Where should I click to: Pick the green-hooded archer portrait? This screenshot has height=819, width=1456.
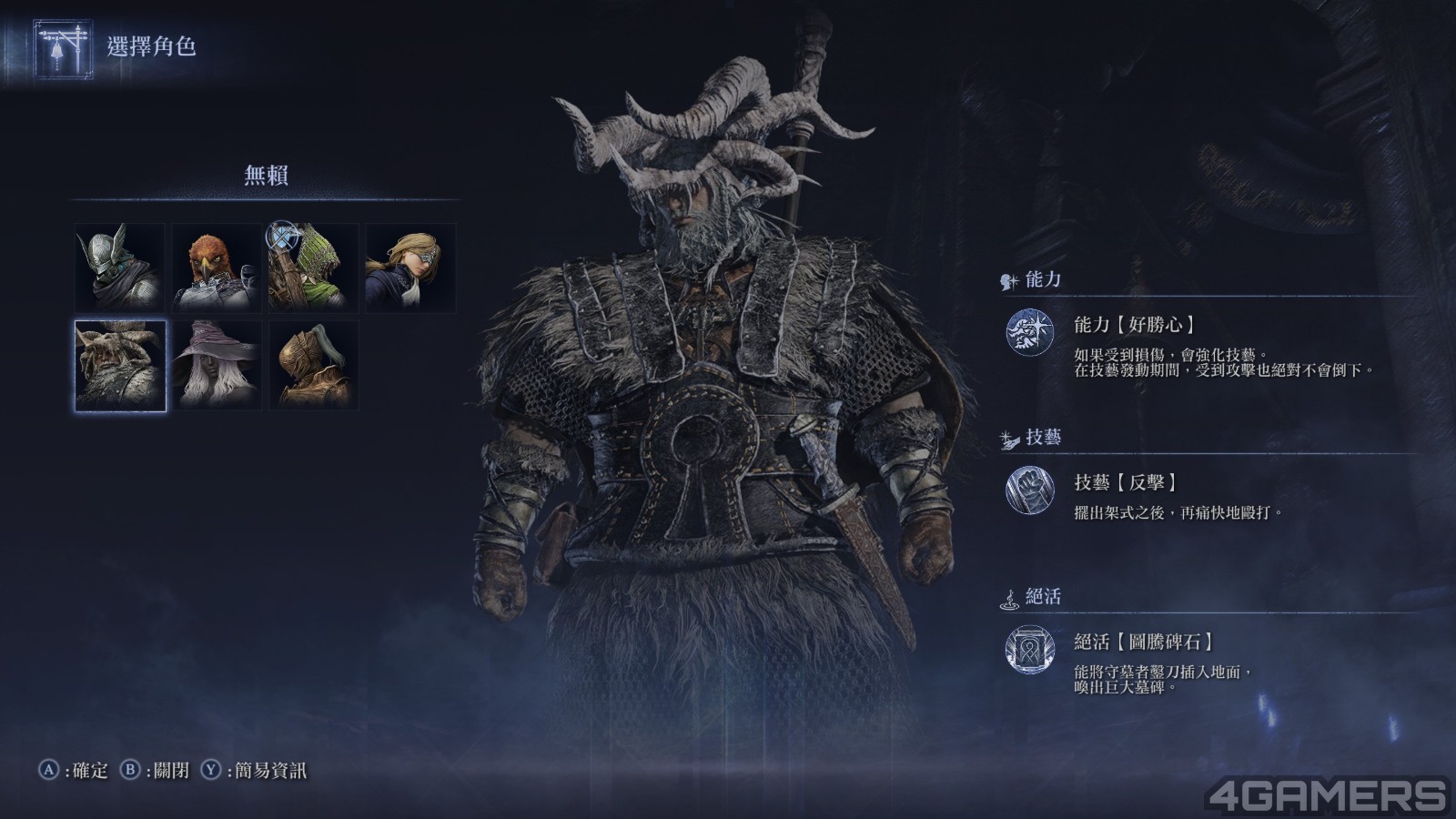(x=313, y=268)
